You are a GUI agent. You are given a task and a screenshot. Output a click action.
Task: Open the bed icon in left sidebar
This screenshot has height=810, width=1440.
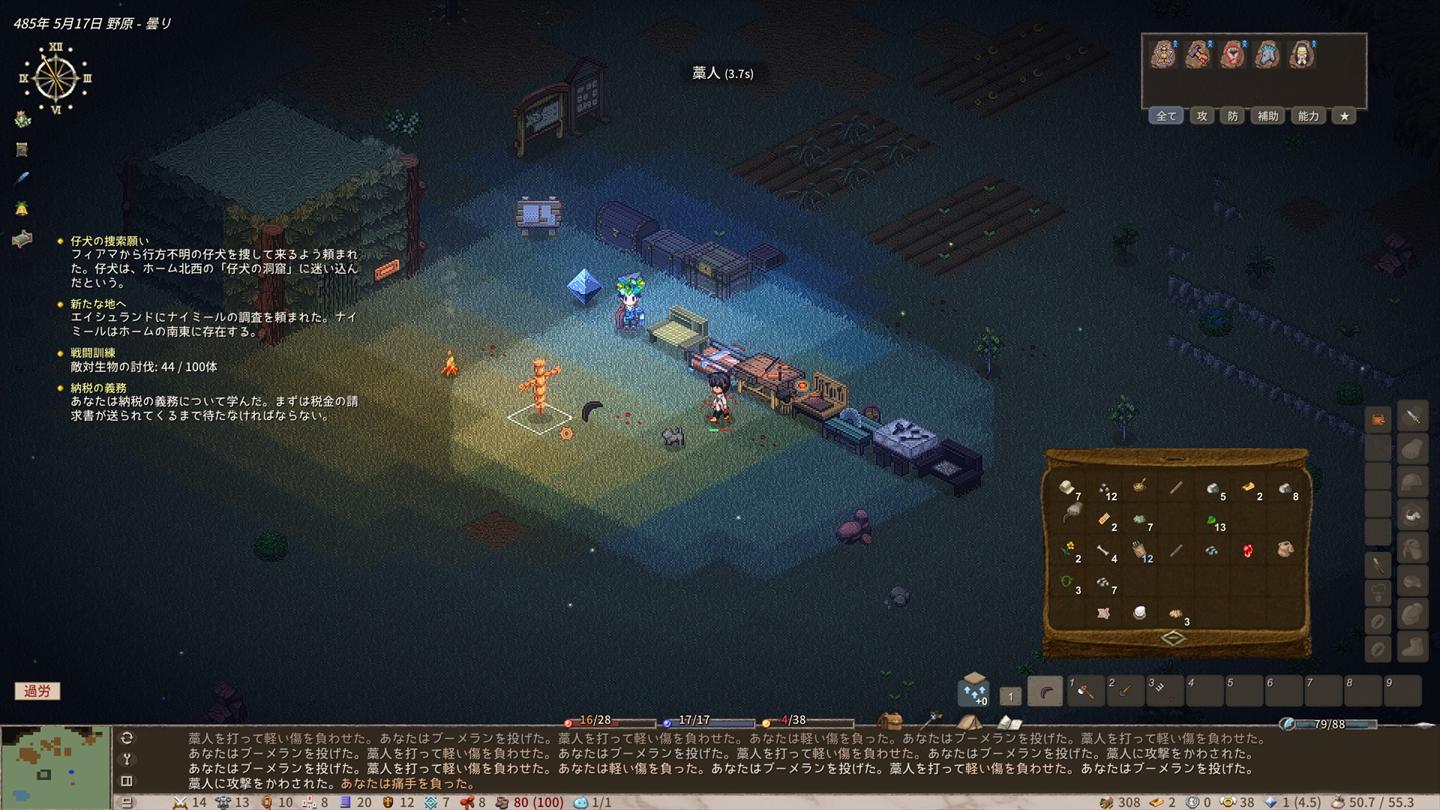(22, 239)
